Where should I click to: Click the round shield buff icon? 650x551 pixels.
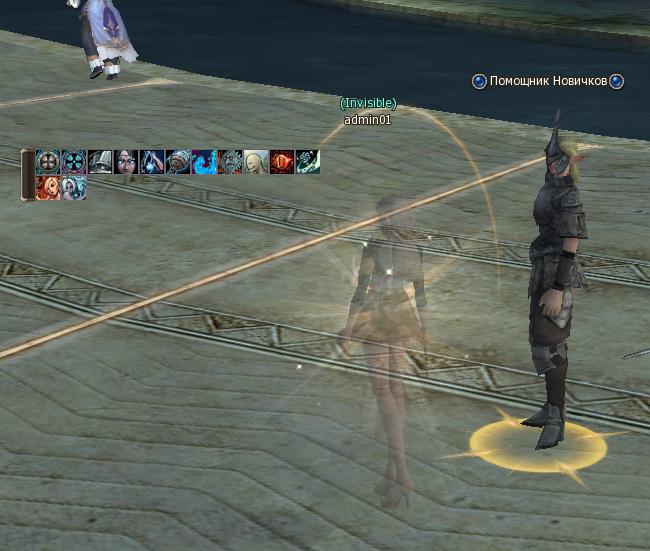(48, 162)
